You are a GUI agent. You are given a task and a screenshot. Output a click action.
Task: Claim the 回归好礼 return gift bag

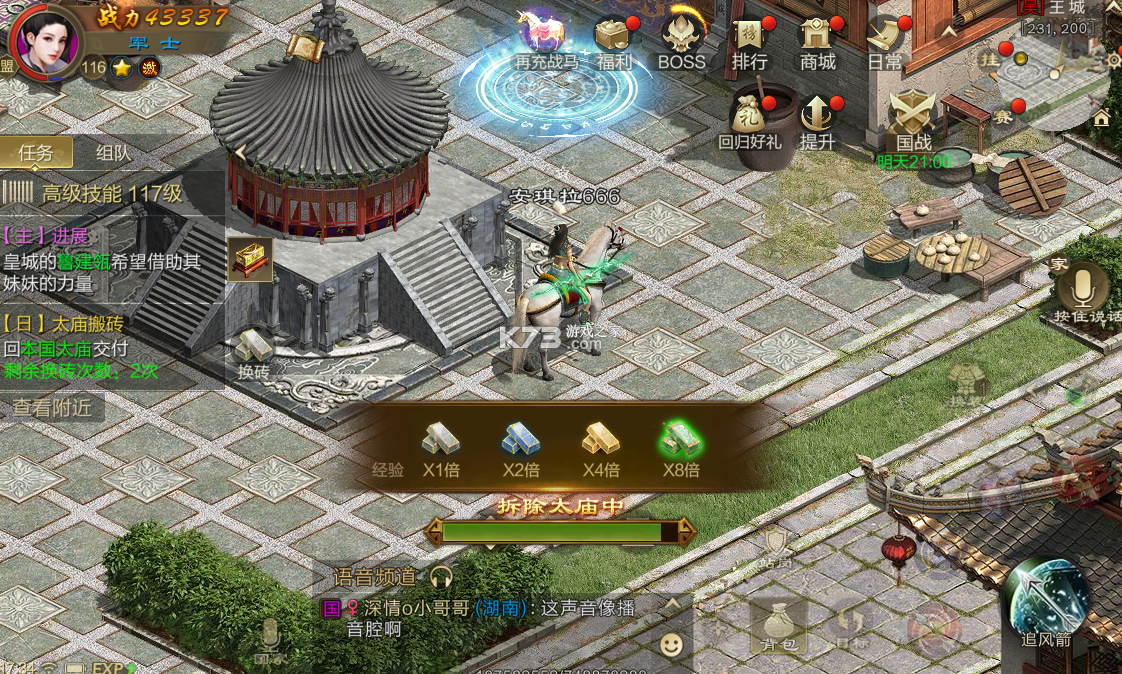(x=750, y=118)
